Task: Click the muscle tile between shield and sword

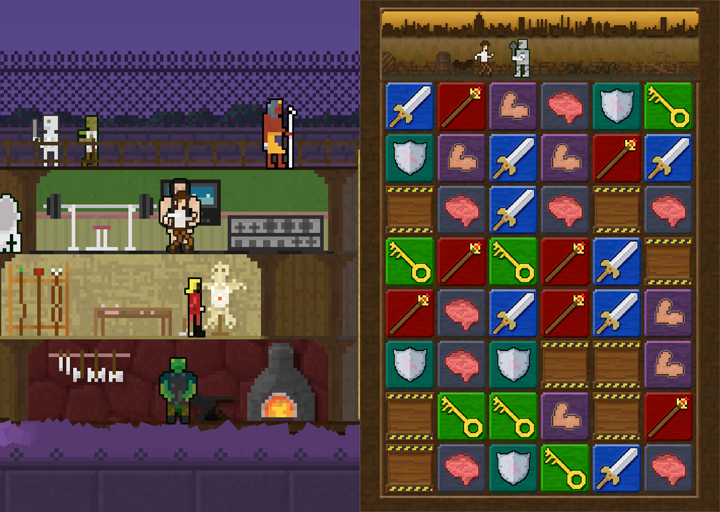Action: tap(461, 157)
